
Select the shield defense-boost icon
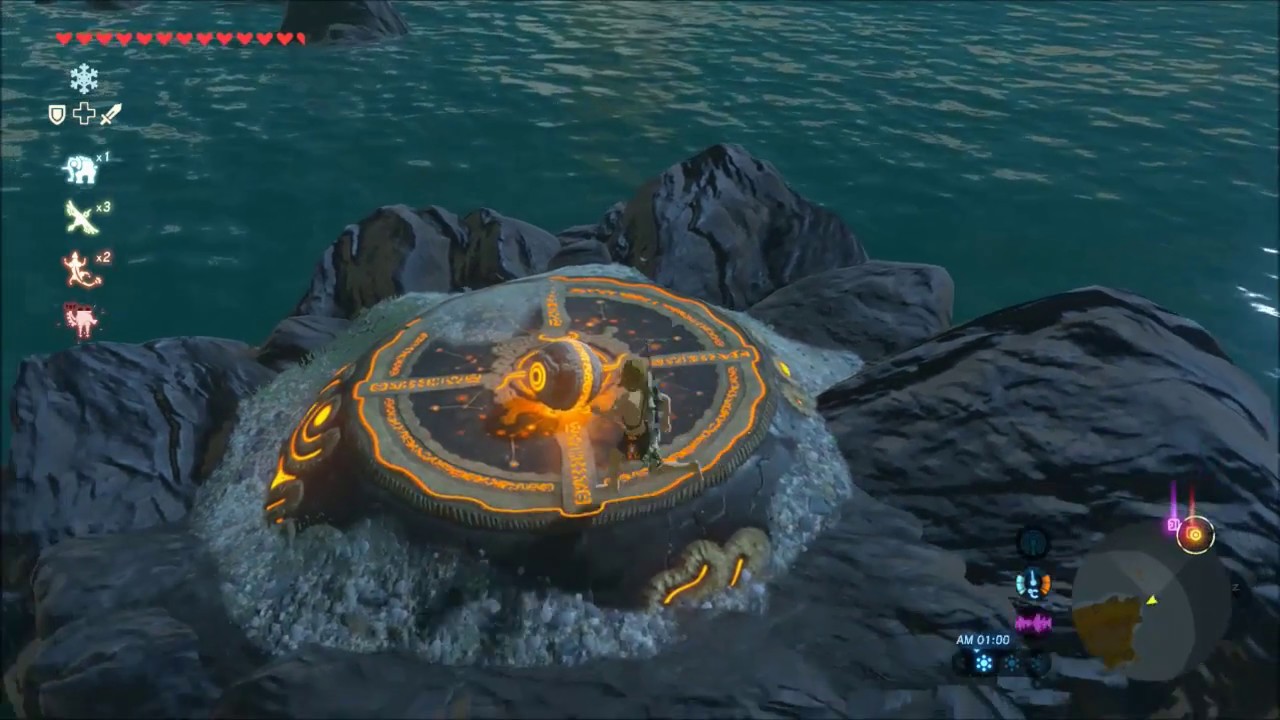pos(57,115)
